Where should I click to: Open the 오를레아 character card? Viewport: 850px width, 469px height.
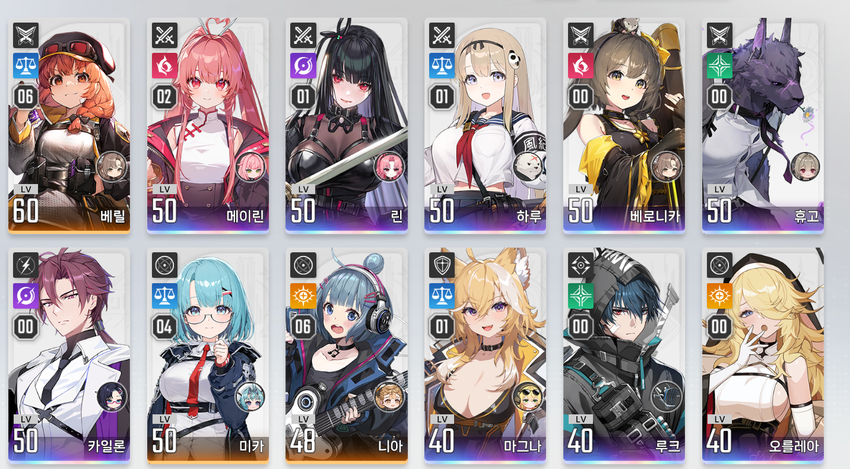[x=763, y=355]
